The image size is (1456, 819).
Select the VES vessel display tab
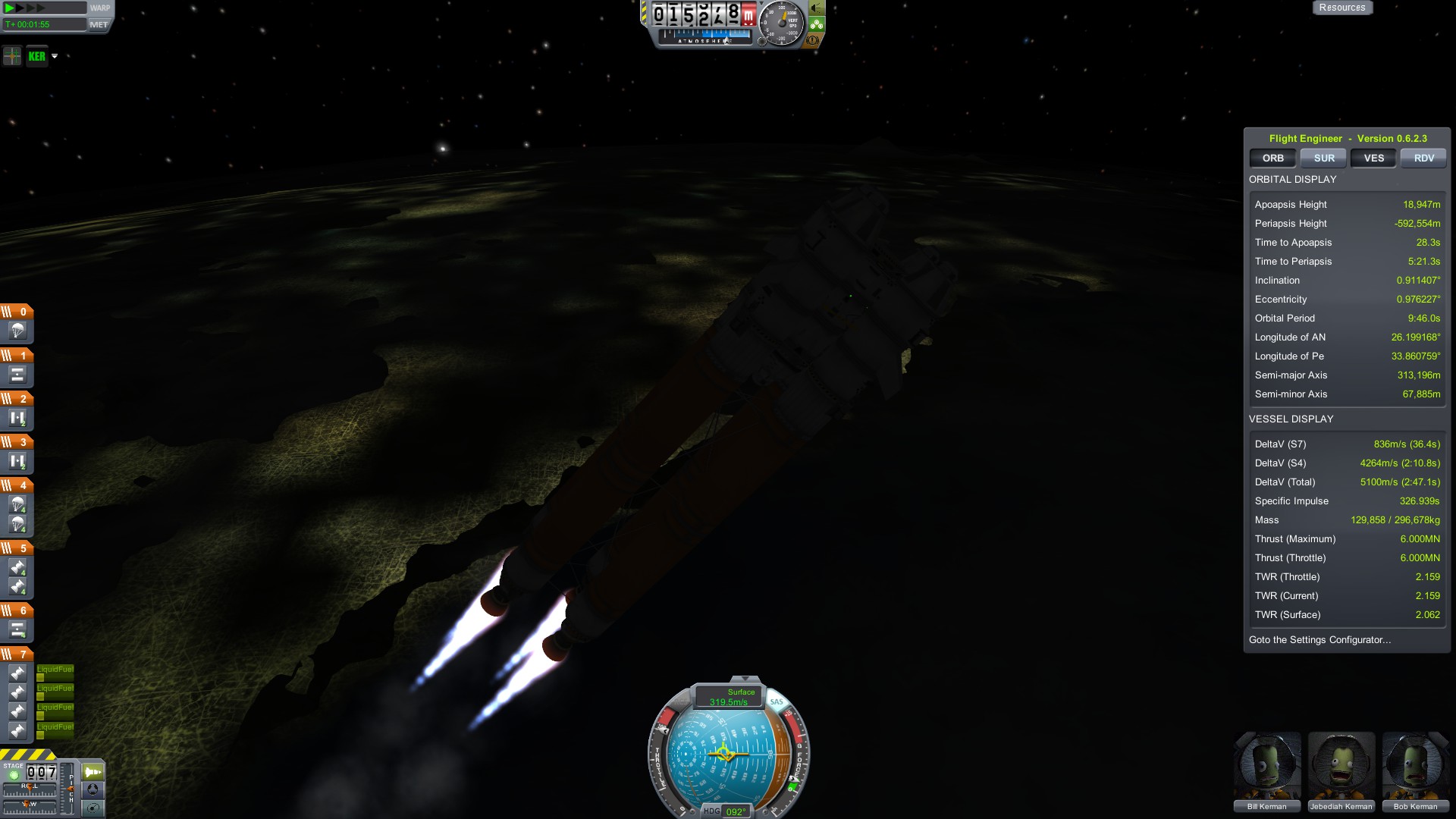(x=1373, y=158)
